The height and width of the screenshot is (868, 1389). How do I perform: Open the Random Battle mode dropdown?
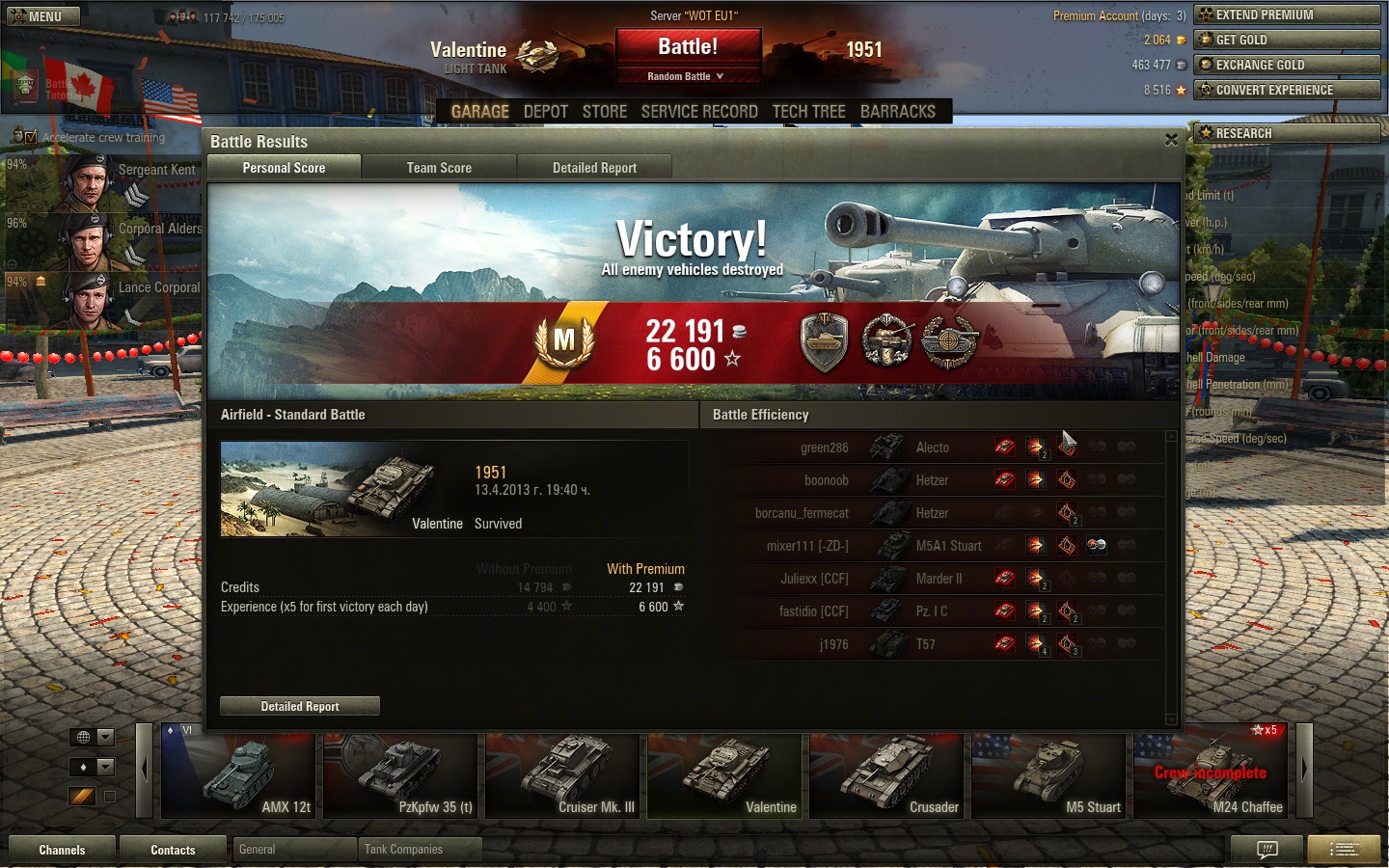(x=686, y=76)
